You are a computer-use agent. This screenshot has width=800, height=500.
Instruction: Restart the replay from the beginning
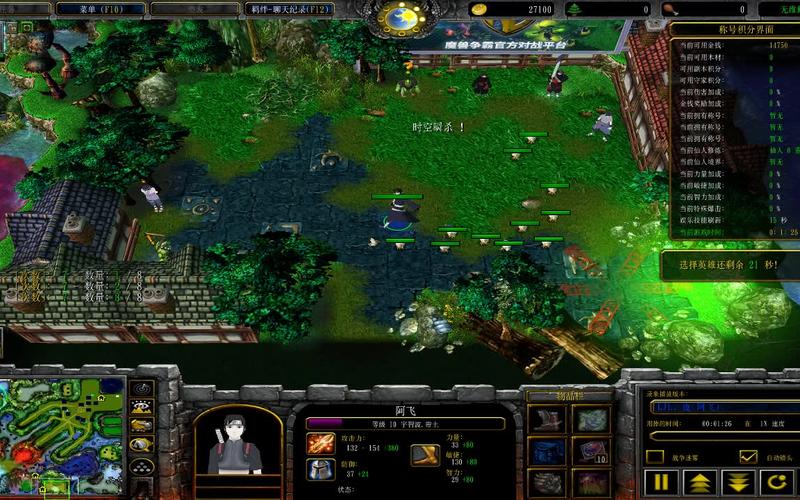[x=776, y=482]
